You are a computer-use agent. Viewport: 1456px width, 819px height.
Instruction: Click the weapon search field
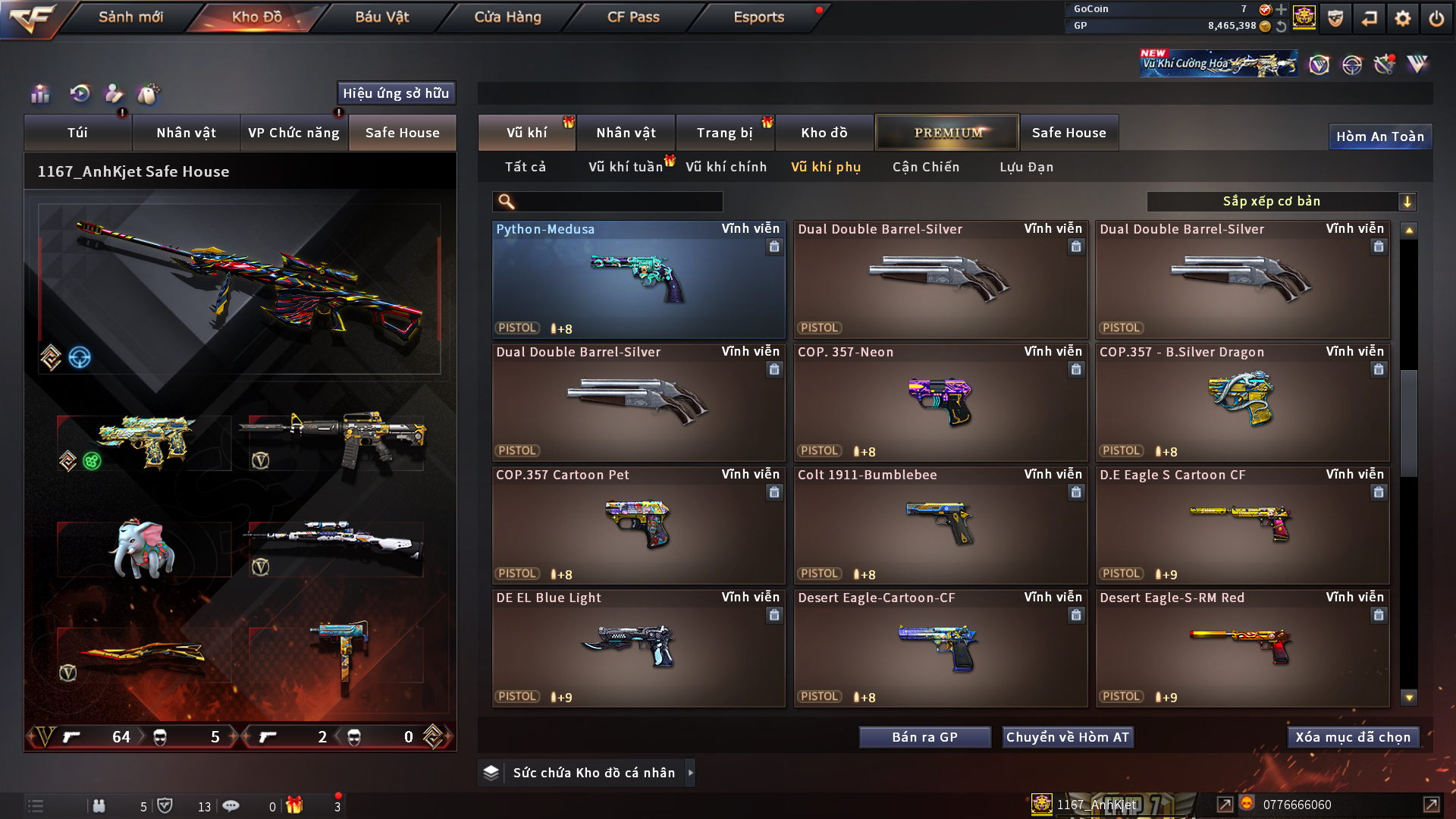pyautogui.click(x=618, y=202)
